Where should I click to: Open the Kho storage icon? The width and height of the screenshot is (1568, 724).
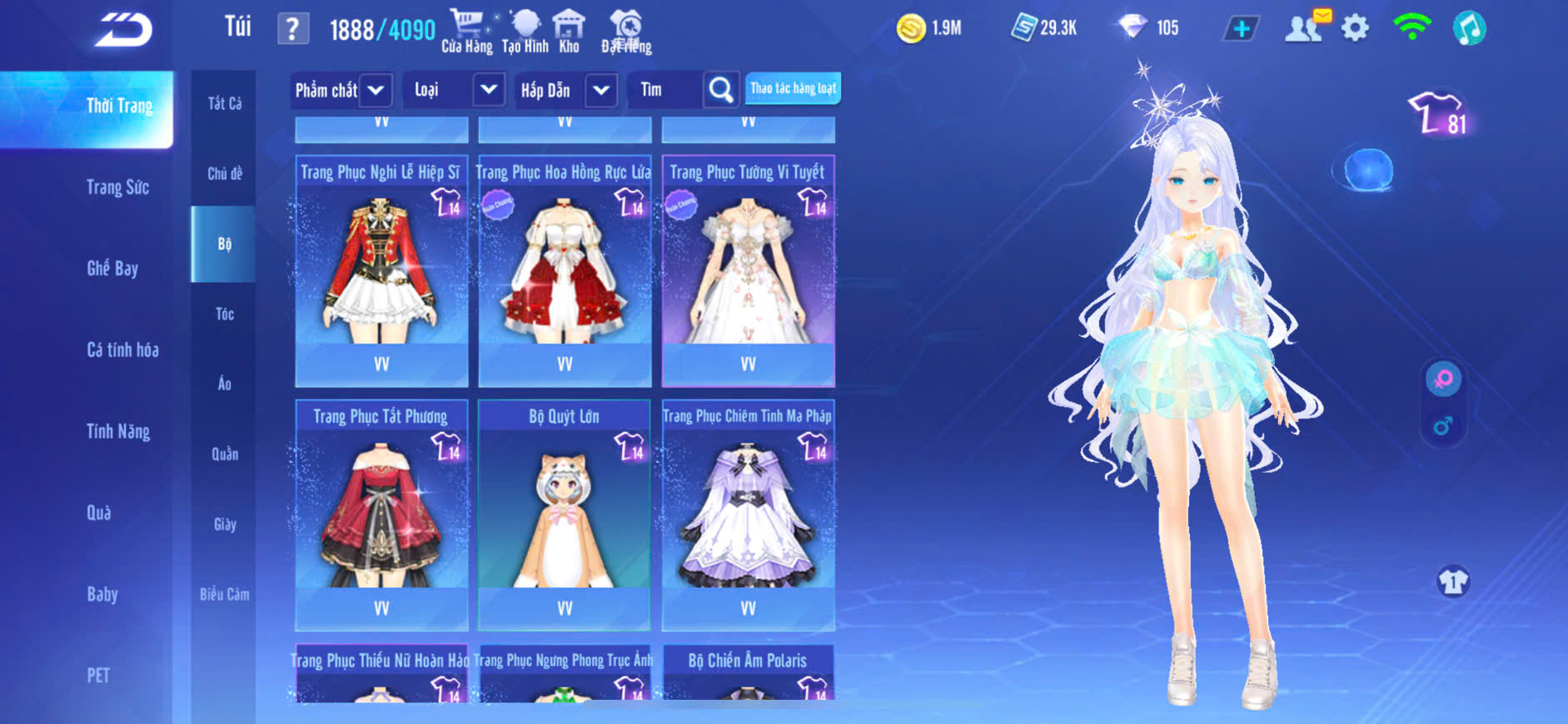click(569, 31)
